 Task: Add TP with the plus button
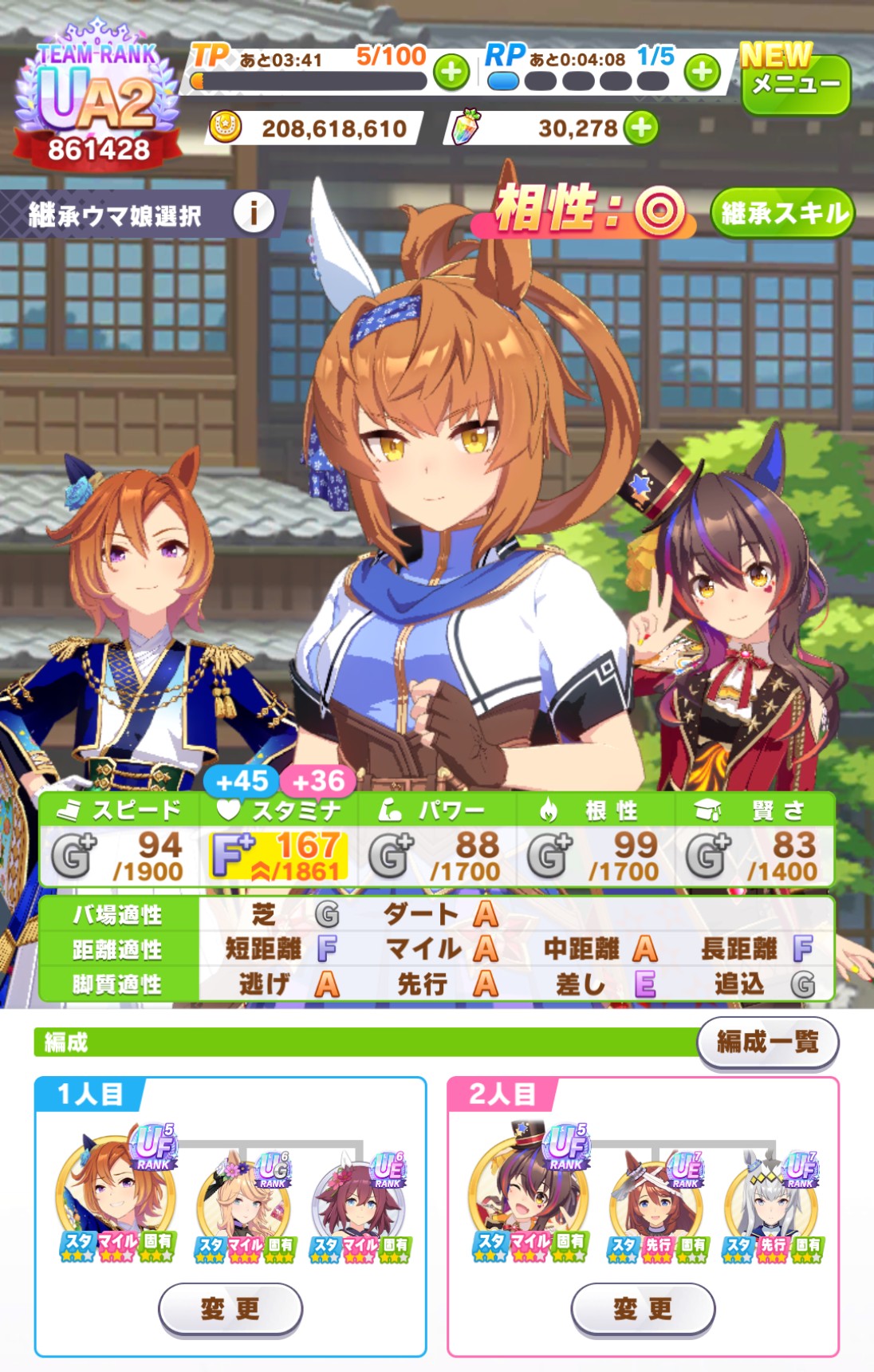click(451, 73)
